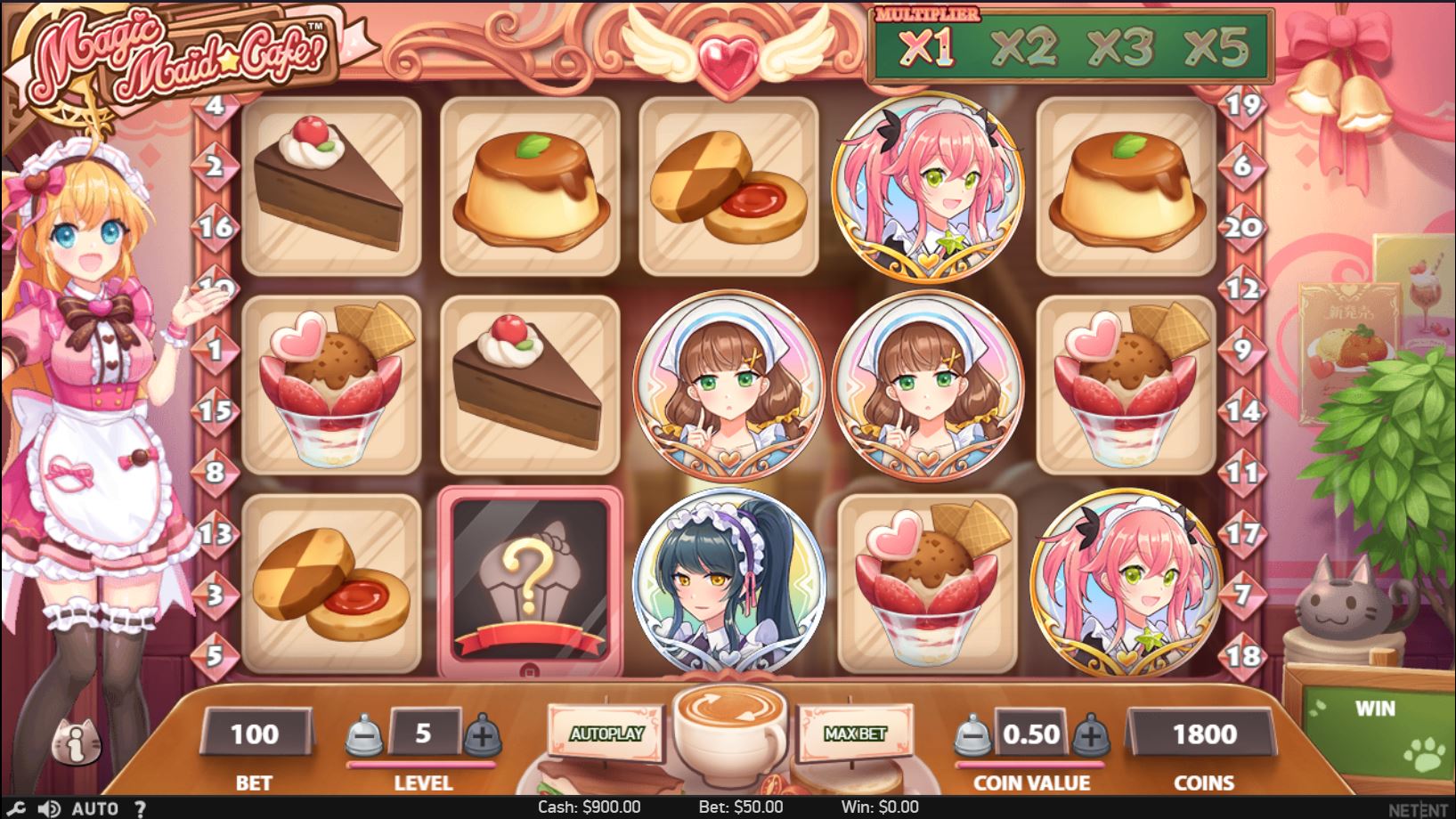Mute the game audio via the speaker icon
Screen dimensions: 1456x819
49,808
